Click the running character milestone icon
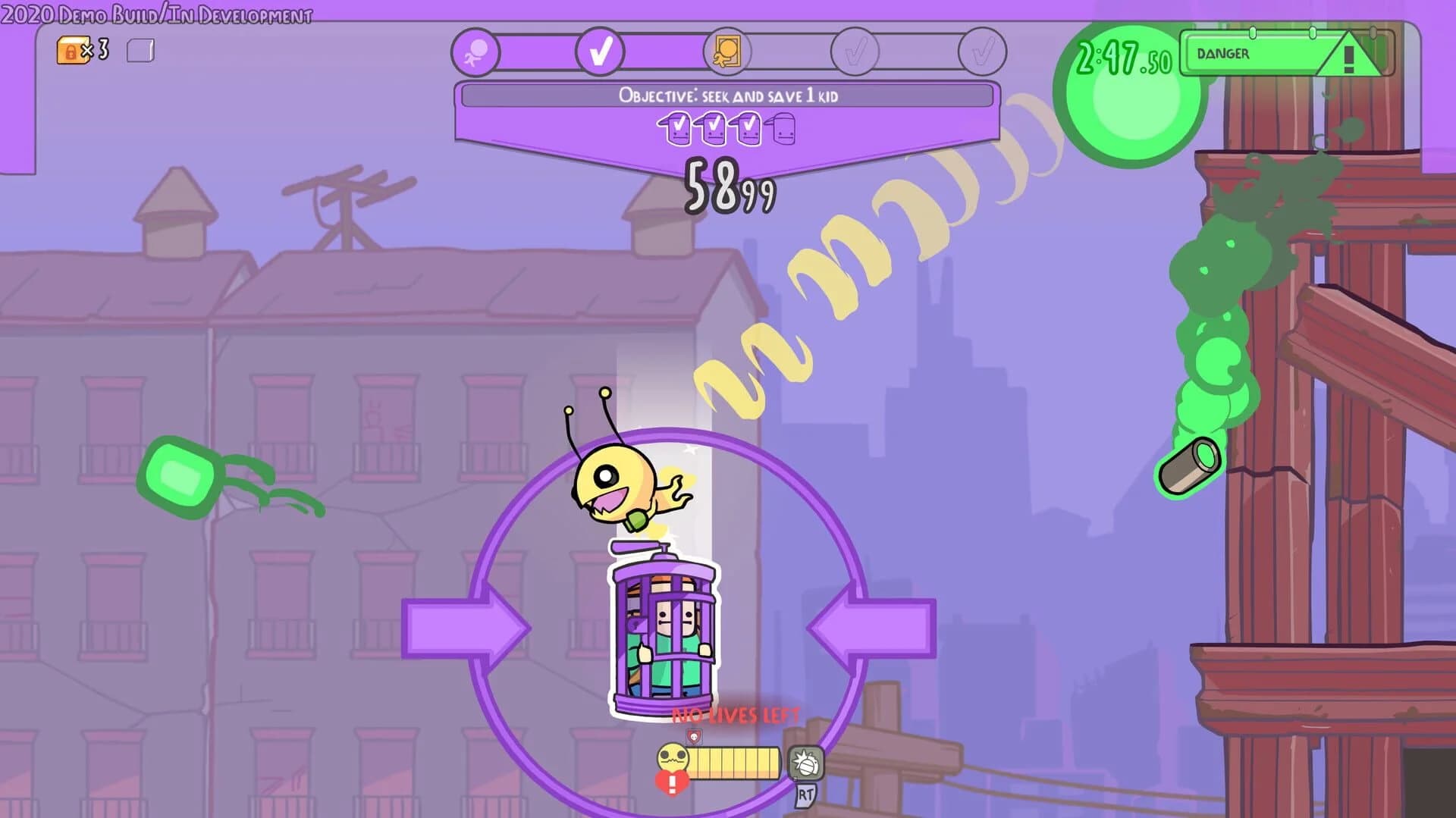The image size is (1456, 818). click(x=474, y=53)
